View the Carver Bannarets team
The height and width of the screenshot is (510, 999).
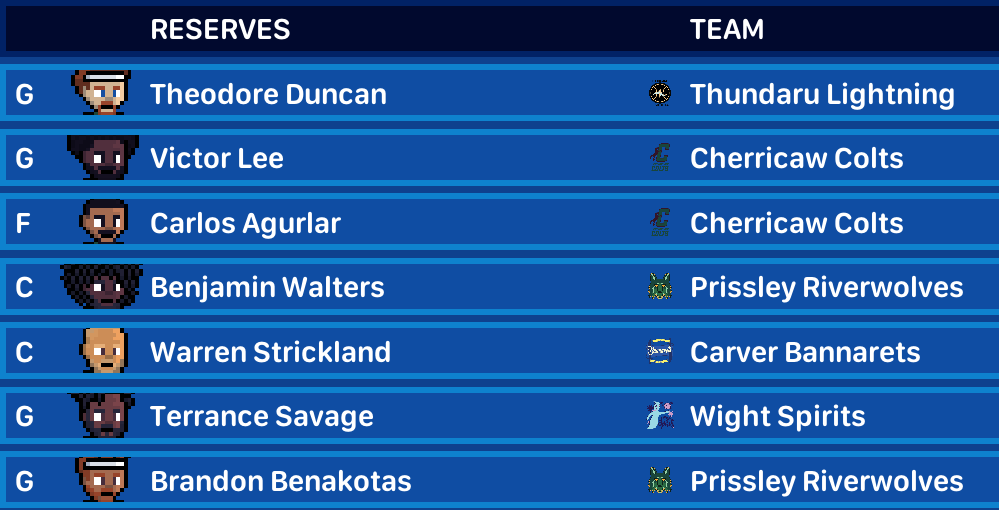coord(805,352)
